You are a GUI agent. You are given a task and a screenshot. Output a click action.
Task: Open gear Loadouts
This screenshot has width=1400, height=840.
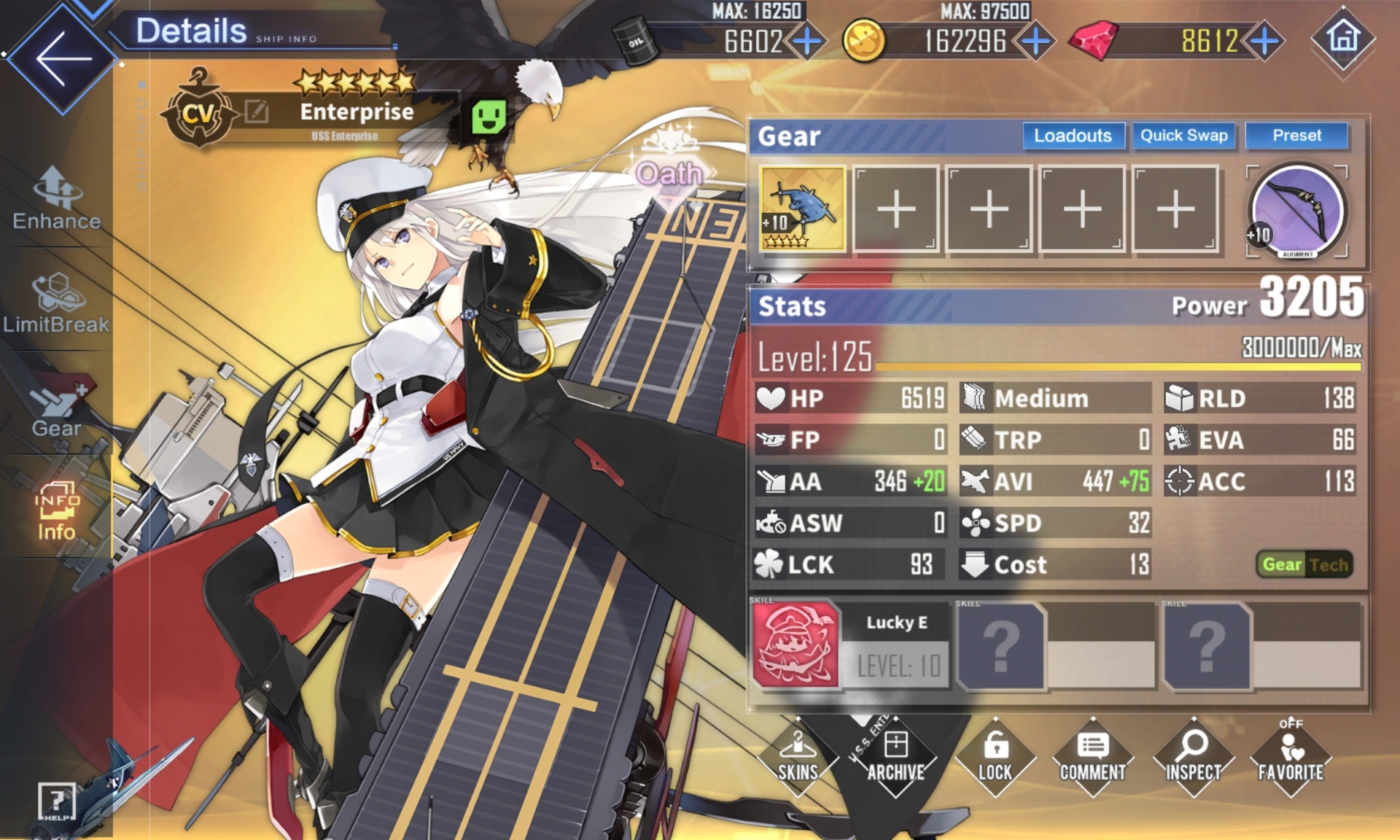pyautogui.click(x=1073, y=136)
